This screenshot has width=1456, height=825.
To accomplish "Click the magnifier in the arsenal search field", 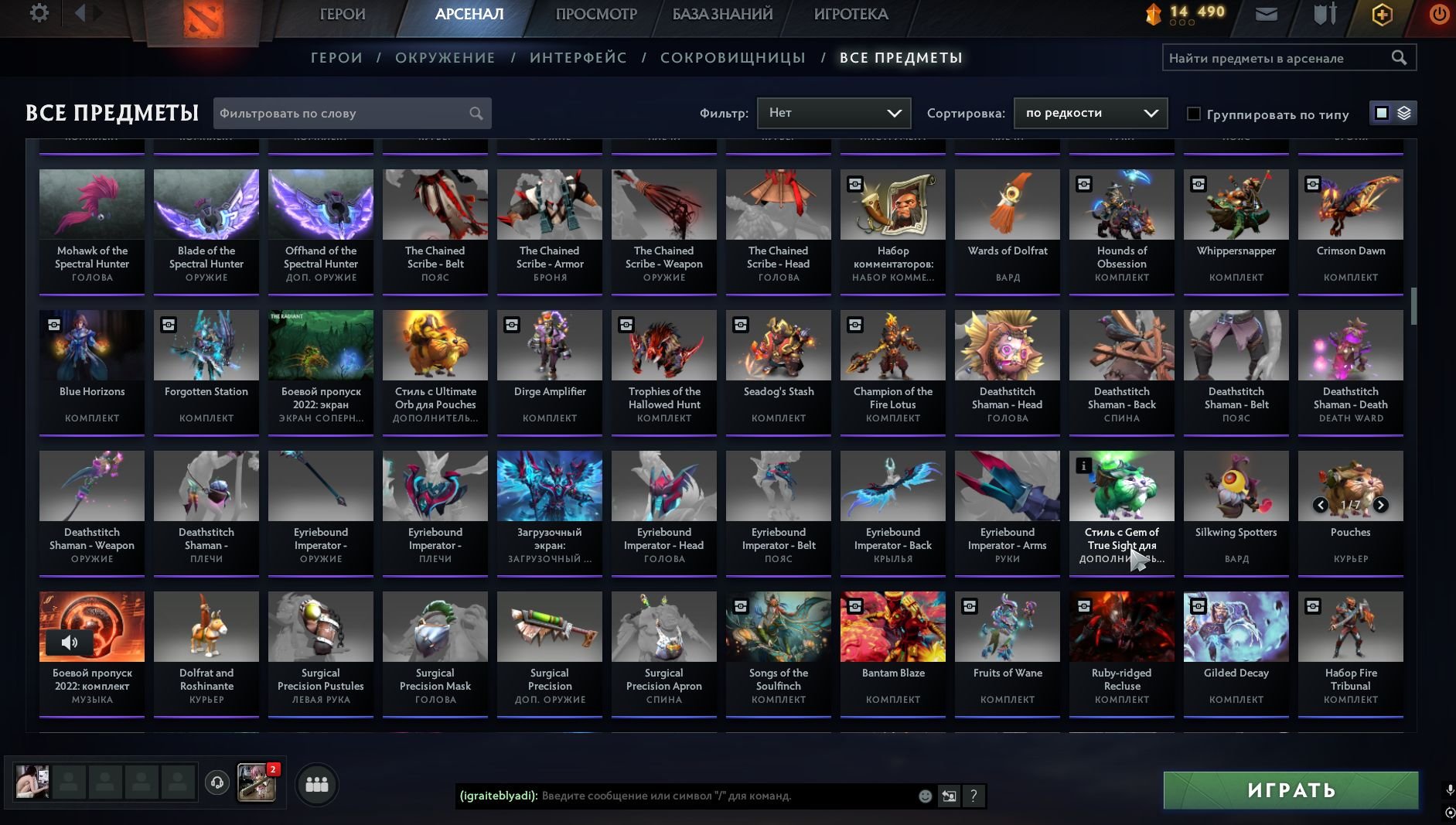I will [x=1400, y=56].
